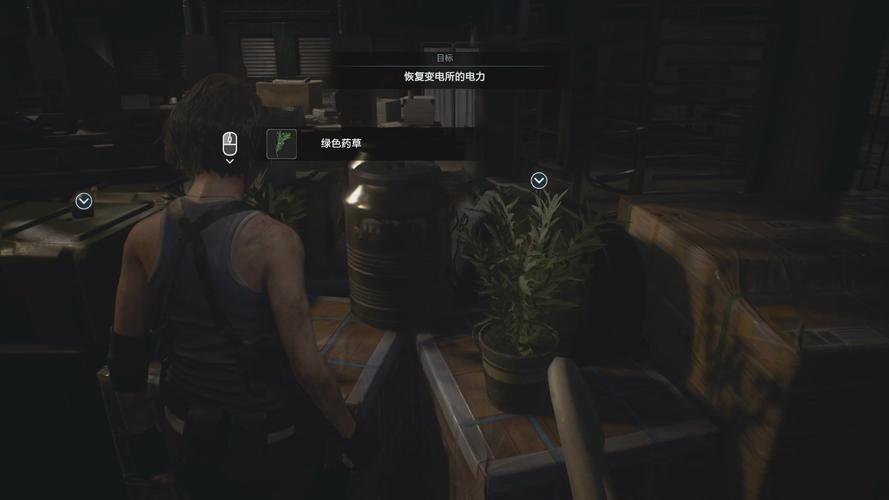
Task: Click the interaction marker above the potted herb
Action: point(539,180)
